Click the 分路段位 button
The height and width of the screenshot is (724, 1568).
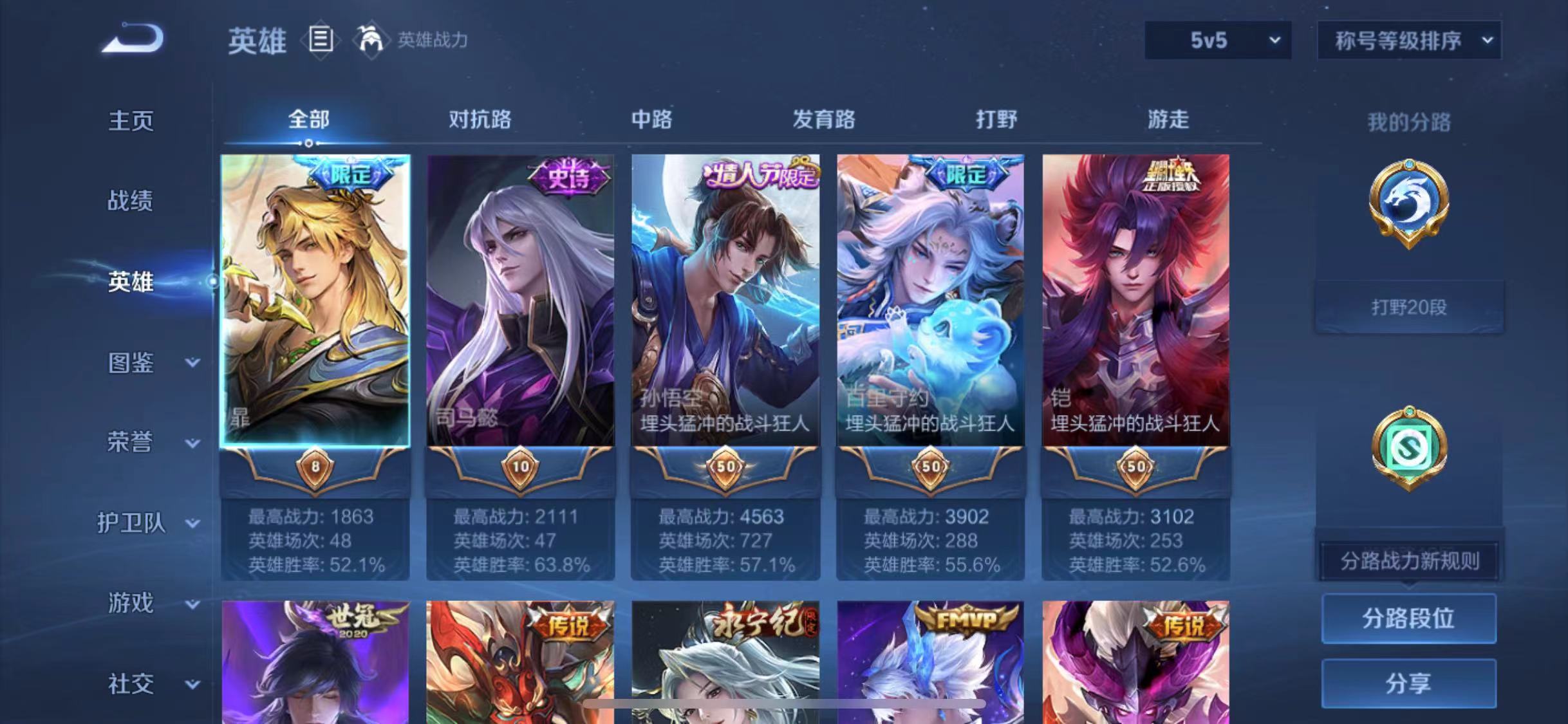(x=1409, y=620)
